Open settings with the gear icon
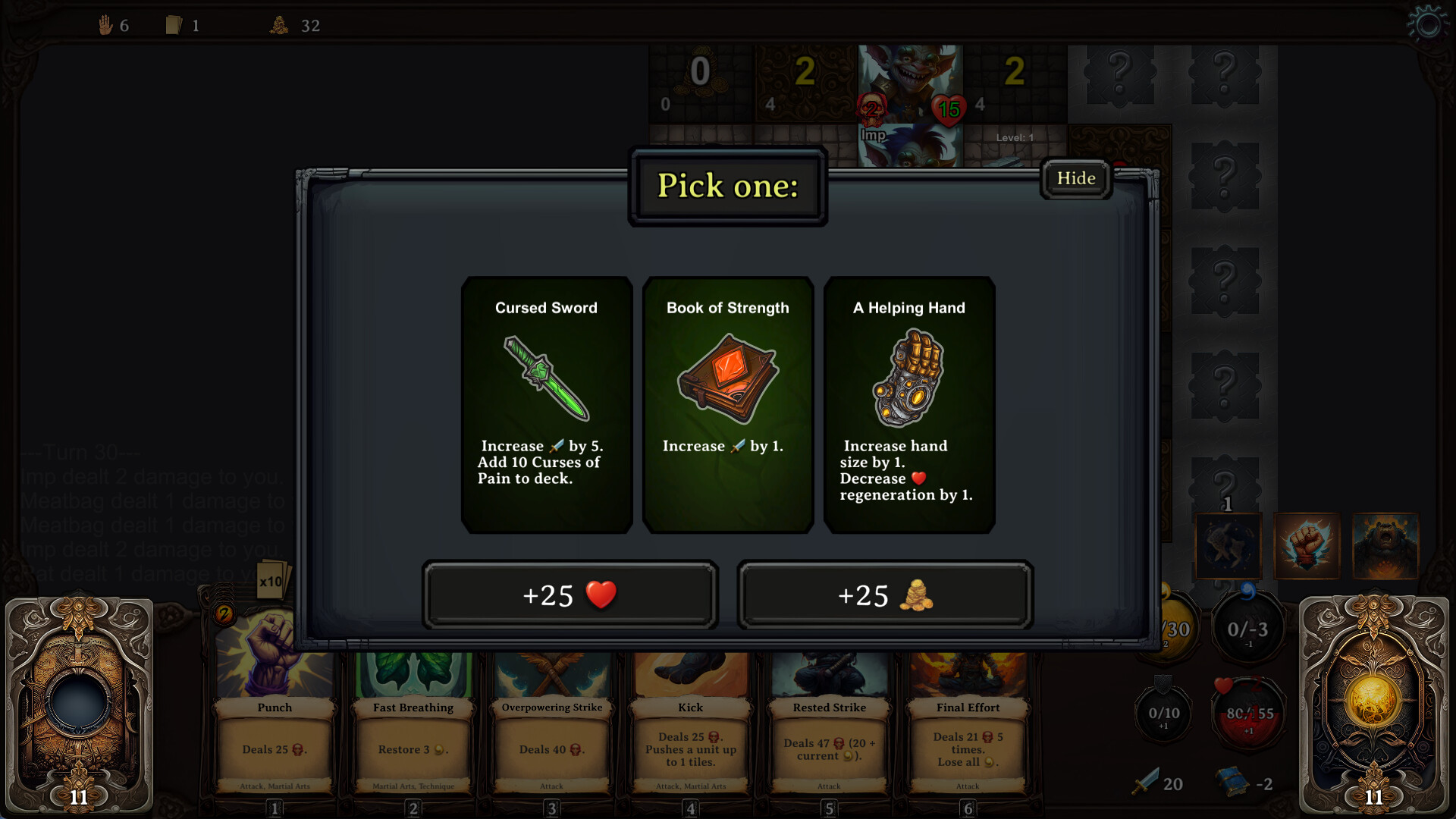Viewport: 1456px width, 819px height. [x=1427, y=24]
